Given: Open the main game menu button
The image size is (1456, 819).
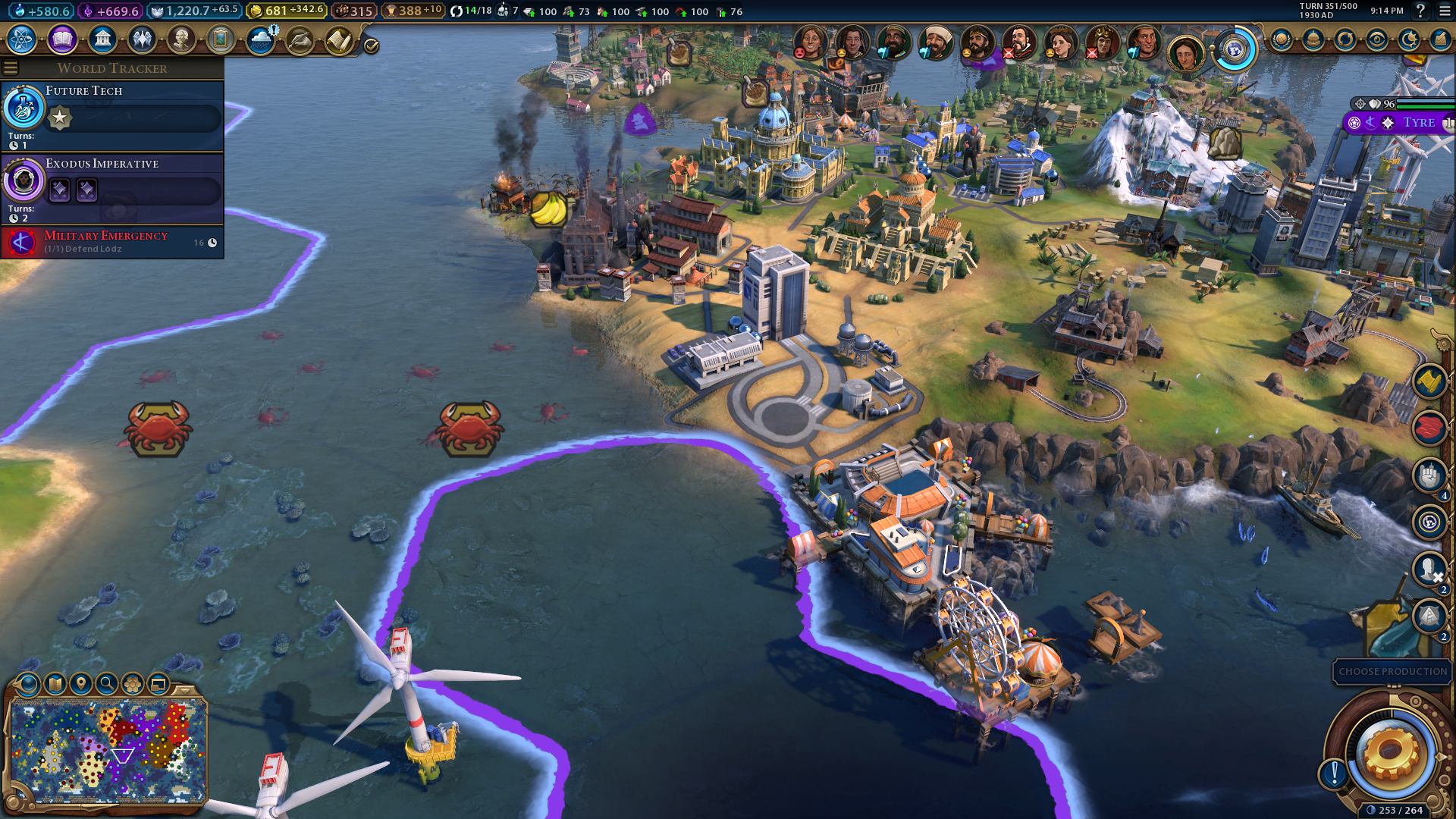Looking at the screenshot, I should pyautogui.click(x=1445, y=11).
